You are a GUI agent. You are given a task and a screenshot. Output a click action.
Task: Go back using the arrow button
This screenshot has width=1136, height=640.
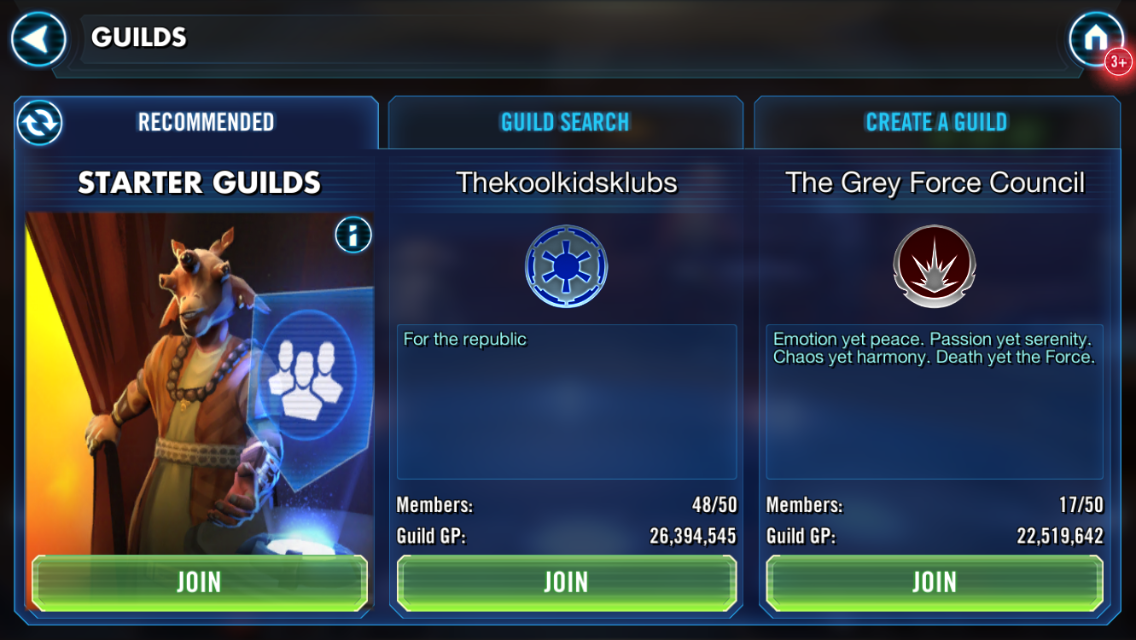point(38,40)
